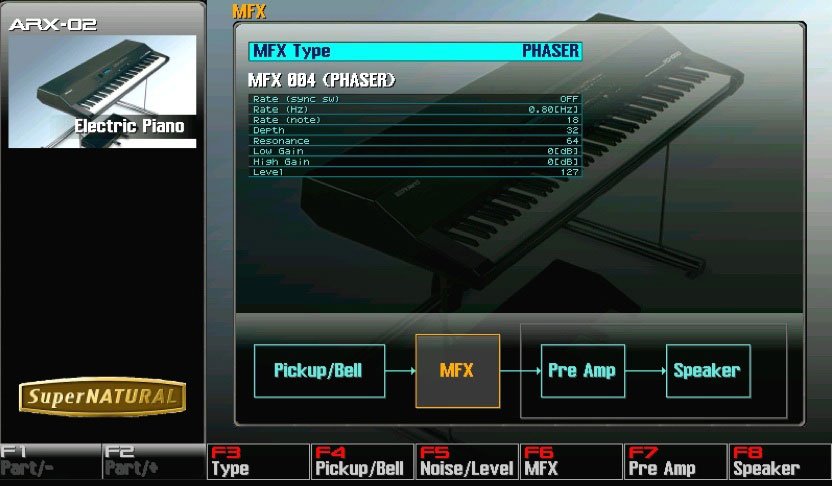
Task: Activate the Part/- bottom bar button
Action: 51,463
